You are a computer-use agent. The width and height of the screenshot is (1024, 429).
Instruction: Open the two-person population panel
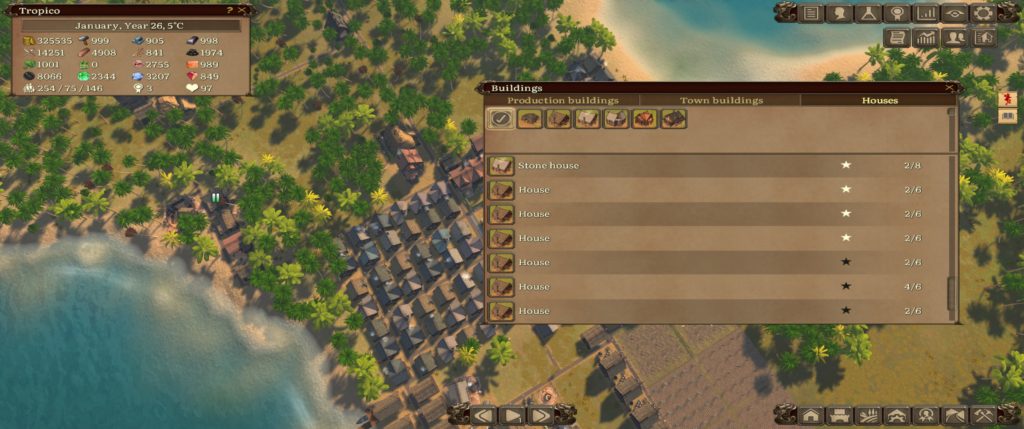point(956,37)
